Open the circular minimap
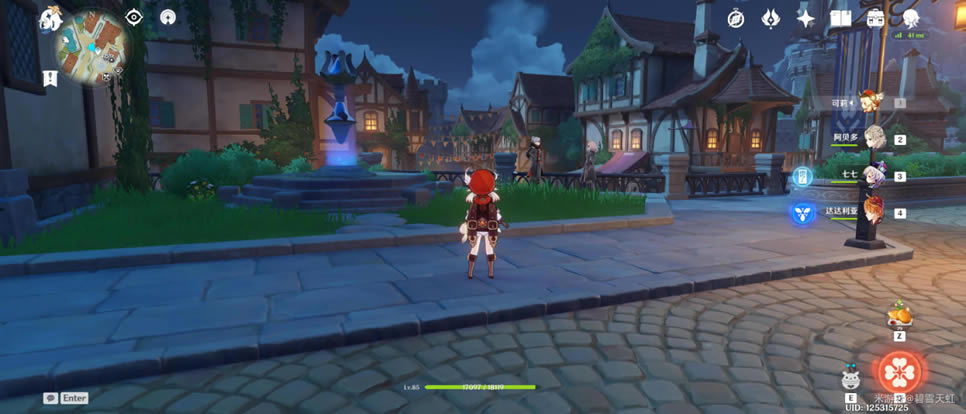This screenshot has width=966, height=414. 90,44
